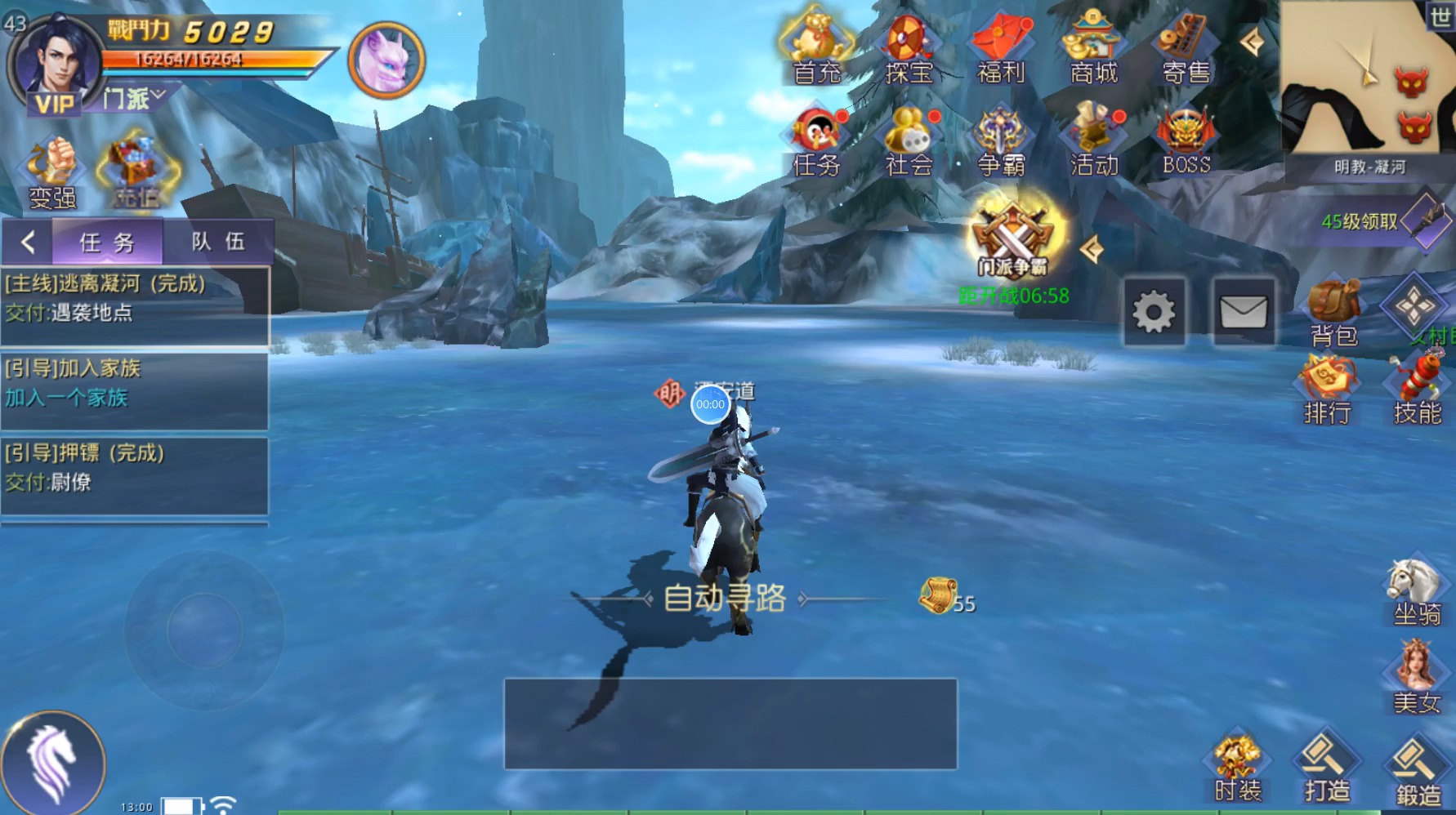The image size is (1456, 815).
Task: Open the 打造 crafting menu
Action: pos(1326,768)
